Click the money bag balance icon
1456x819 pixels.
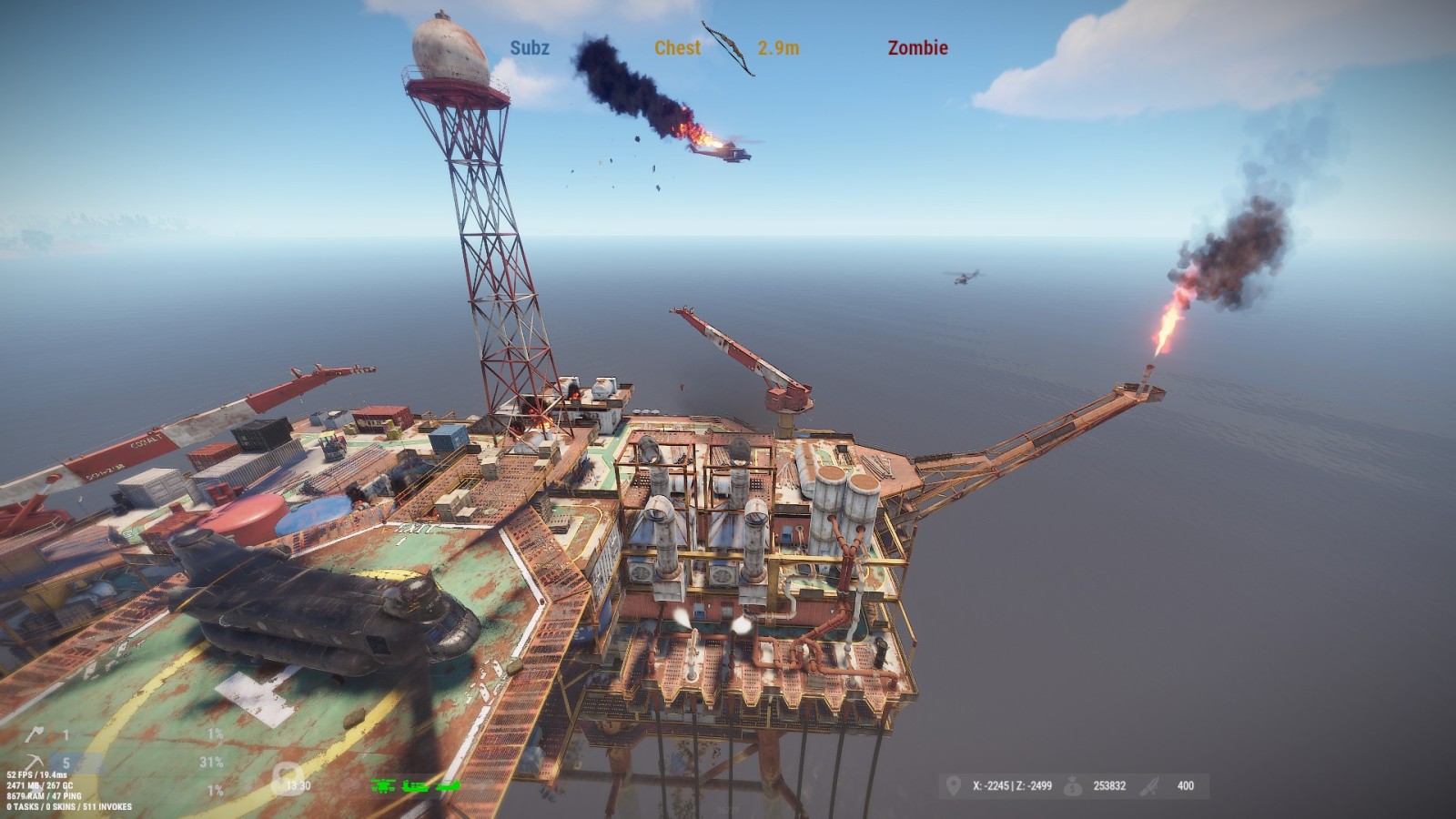[1074, 785]
